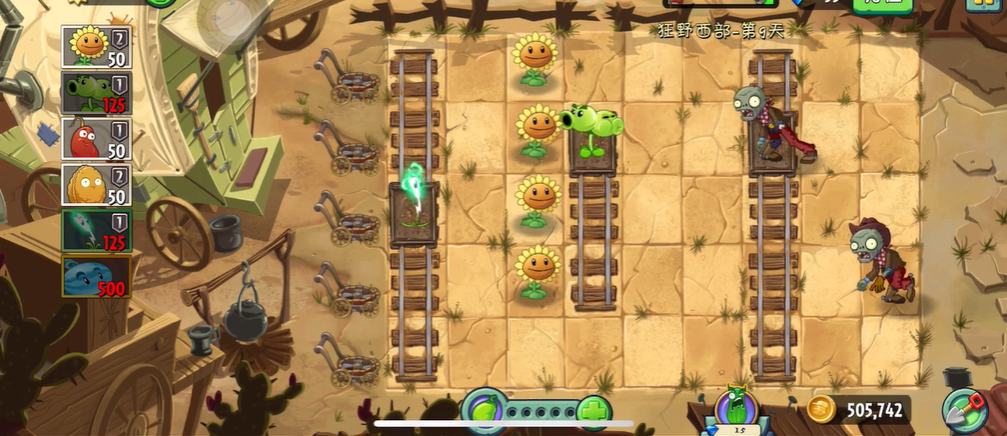Select the Sunflower seed packet
This screenshot has height=436, width=1007.
click(x=98, y=46)
